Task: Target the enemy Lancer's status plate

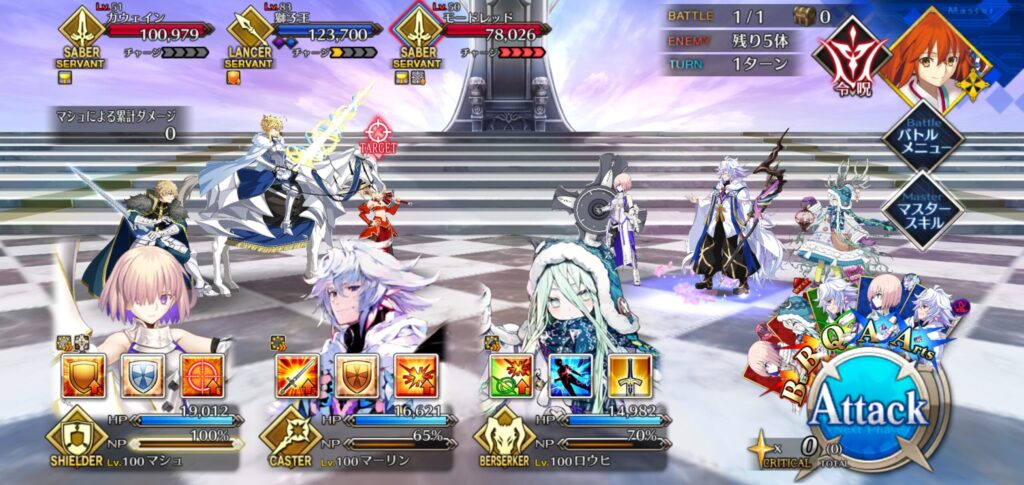Action: click(306, 36)
